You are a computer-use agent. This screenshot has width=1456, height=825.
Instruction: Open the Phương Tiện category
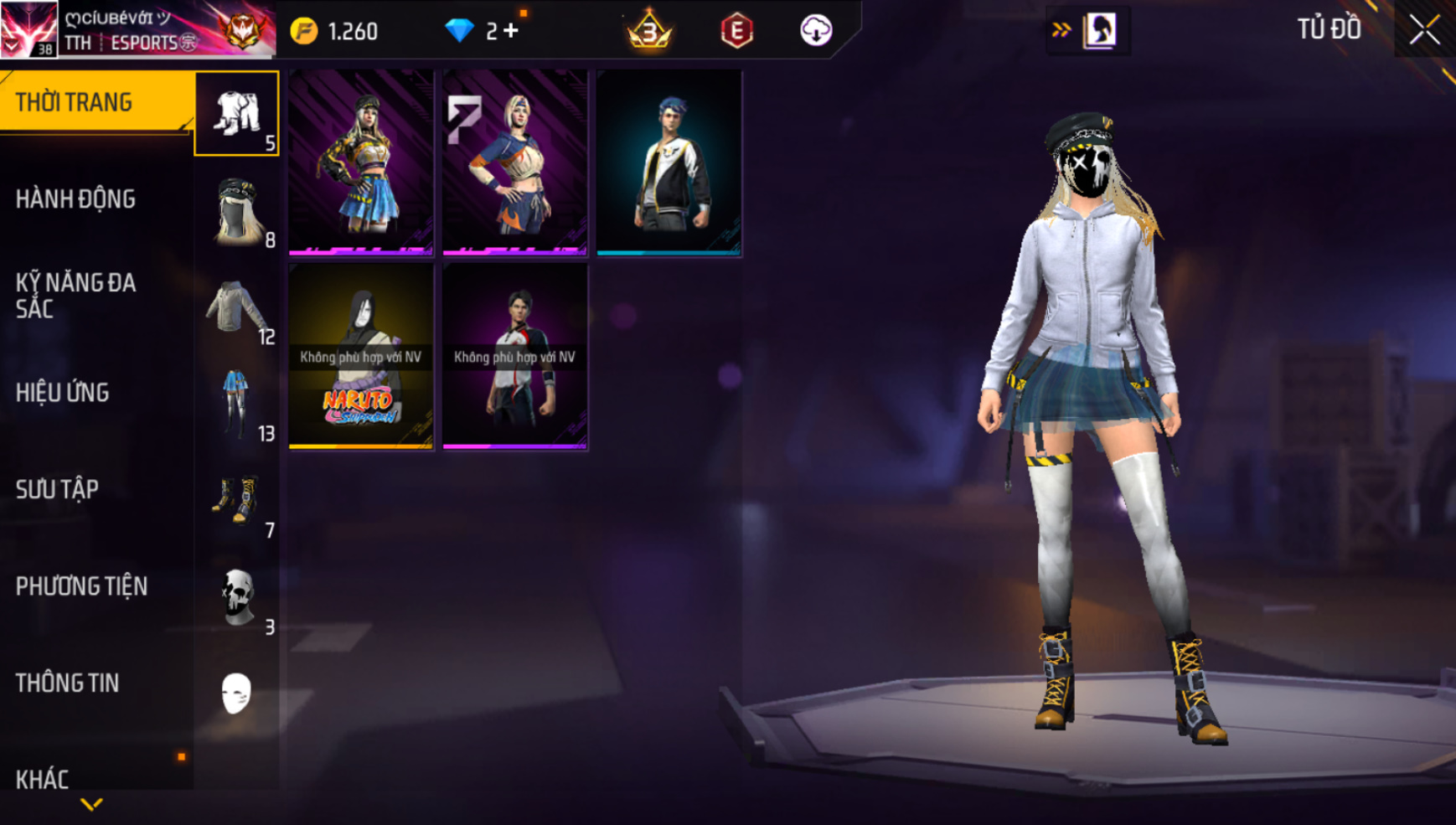click(x=81, y=586)
